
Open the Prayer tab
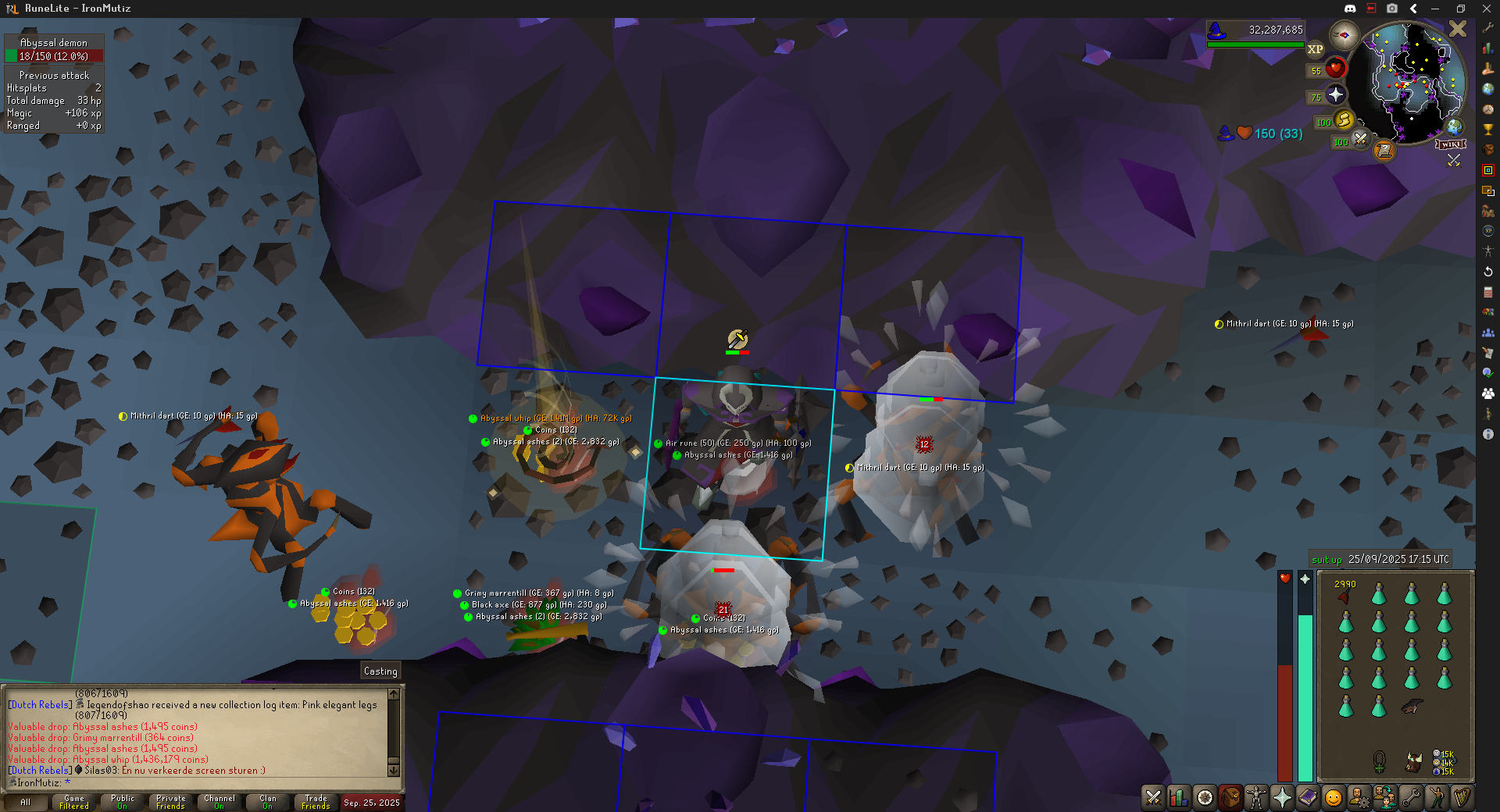coord(1282,797)
